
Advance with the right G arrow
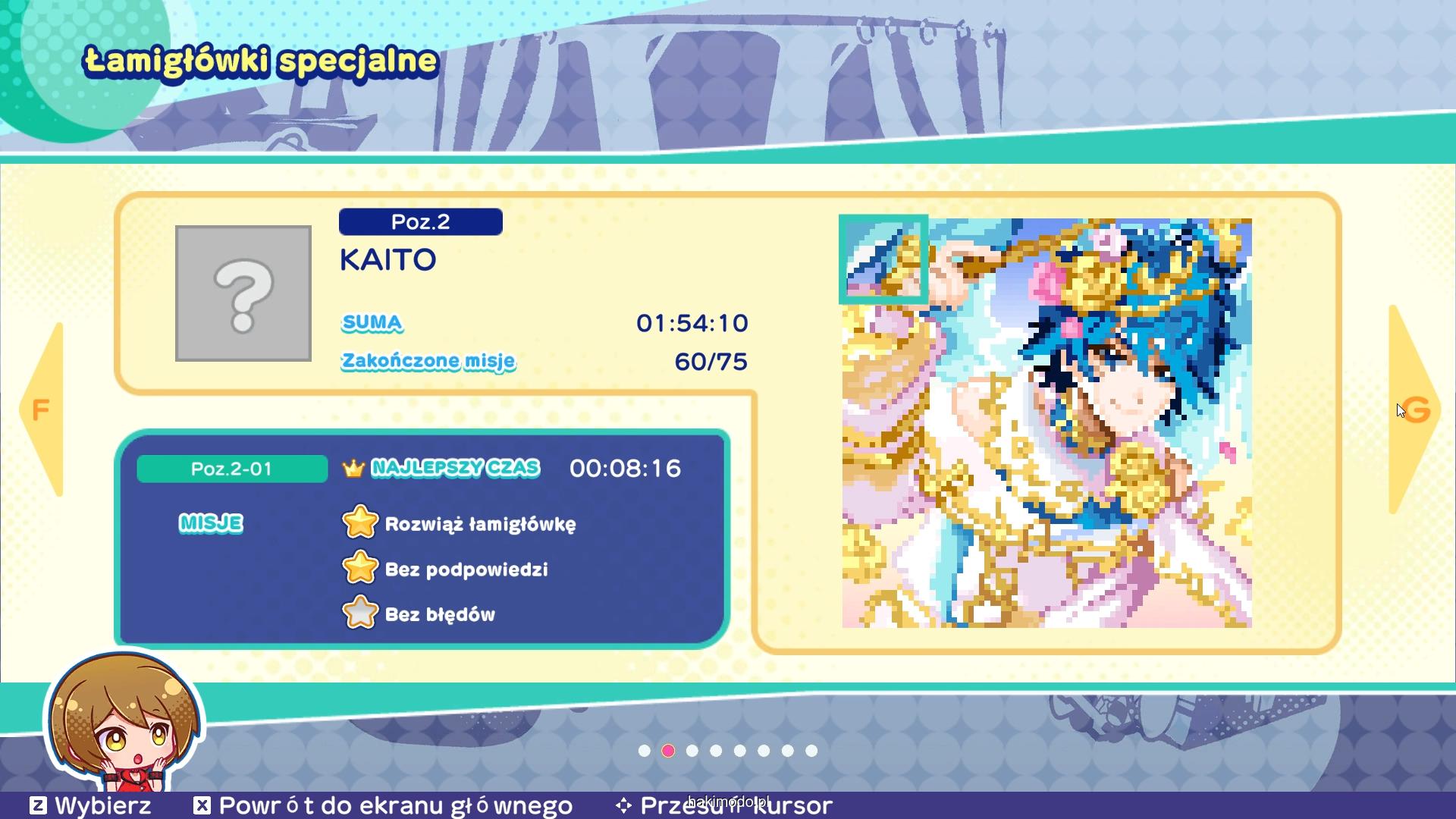(x=1414, y=410)
